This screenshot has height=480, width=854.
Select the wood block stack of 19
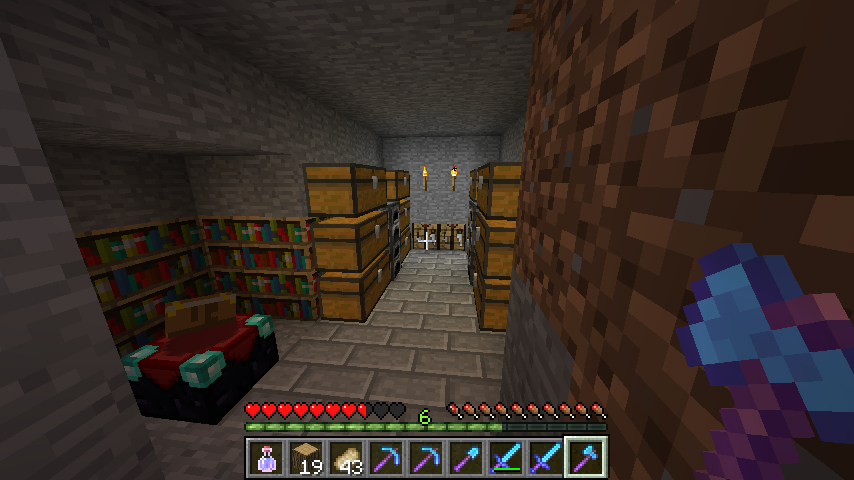[306, 458]
